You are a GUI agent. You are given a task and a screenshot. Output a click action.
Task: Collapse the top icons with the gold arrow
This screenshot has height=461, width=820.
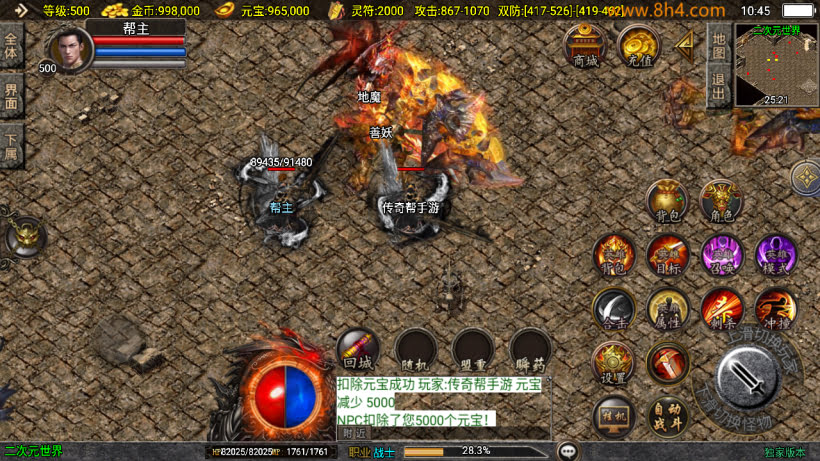coord(685,44)
